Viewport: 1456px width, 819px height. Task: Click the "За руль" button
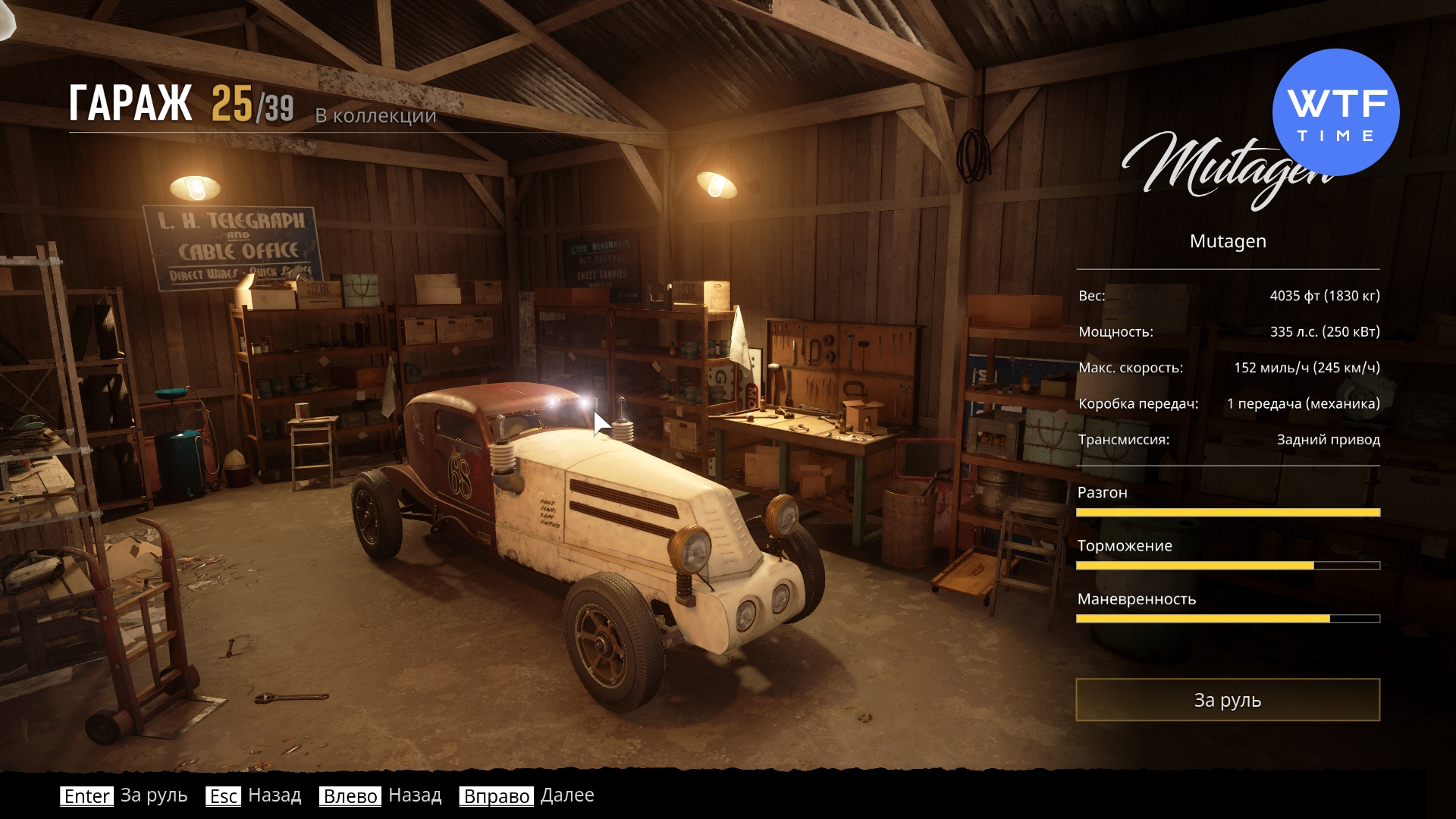click(x=1227, y=700)
